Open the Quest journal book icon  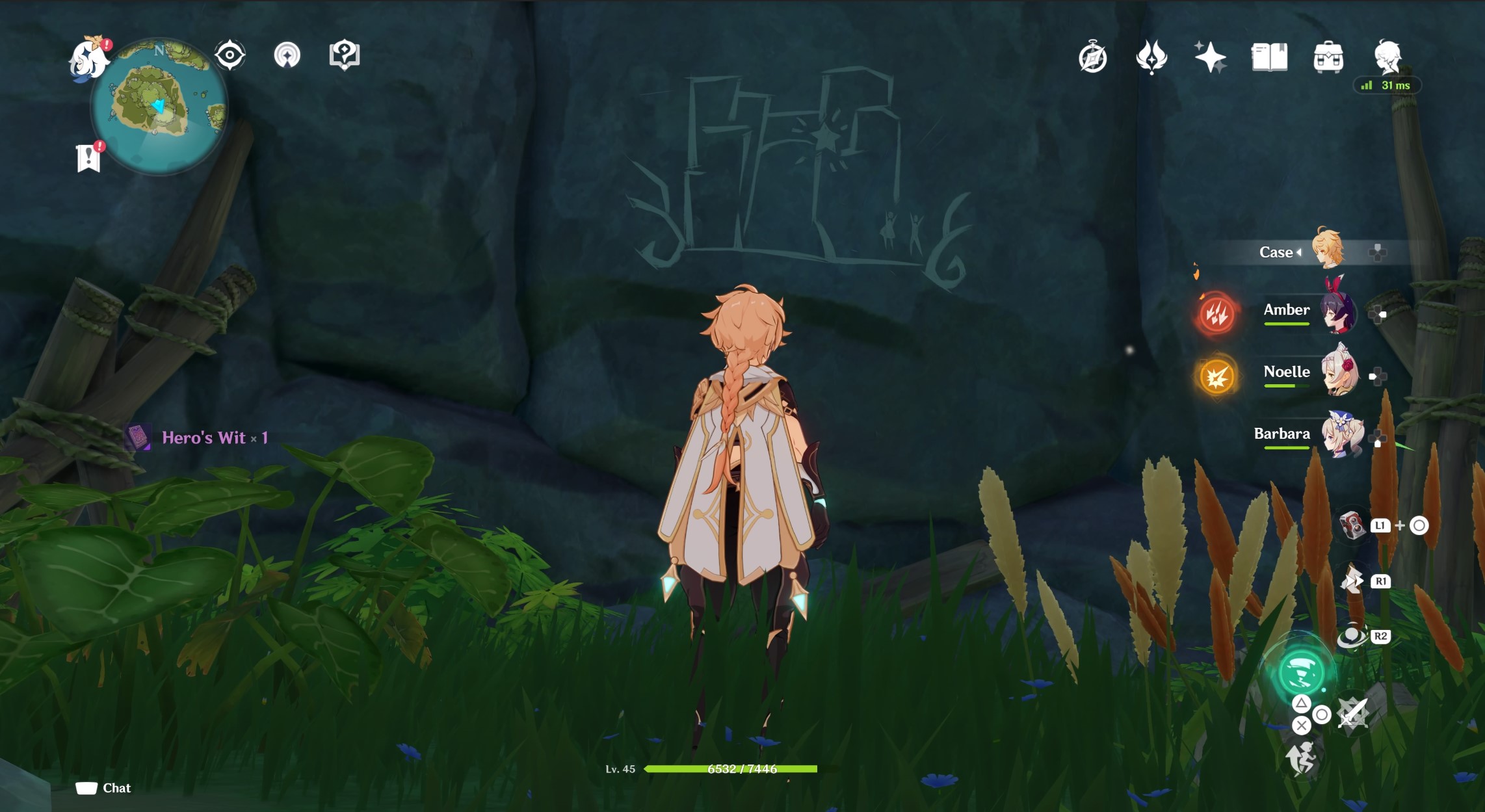(x=1271, y=57)
